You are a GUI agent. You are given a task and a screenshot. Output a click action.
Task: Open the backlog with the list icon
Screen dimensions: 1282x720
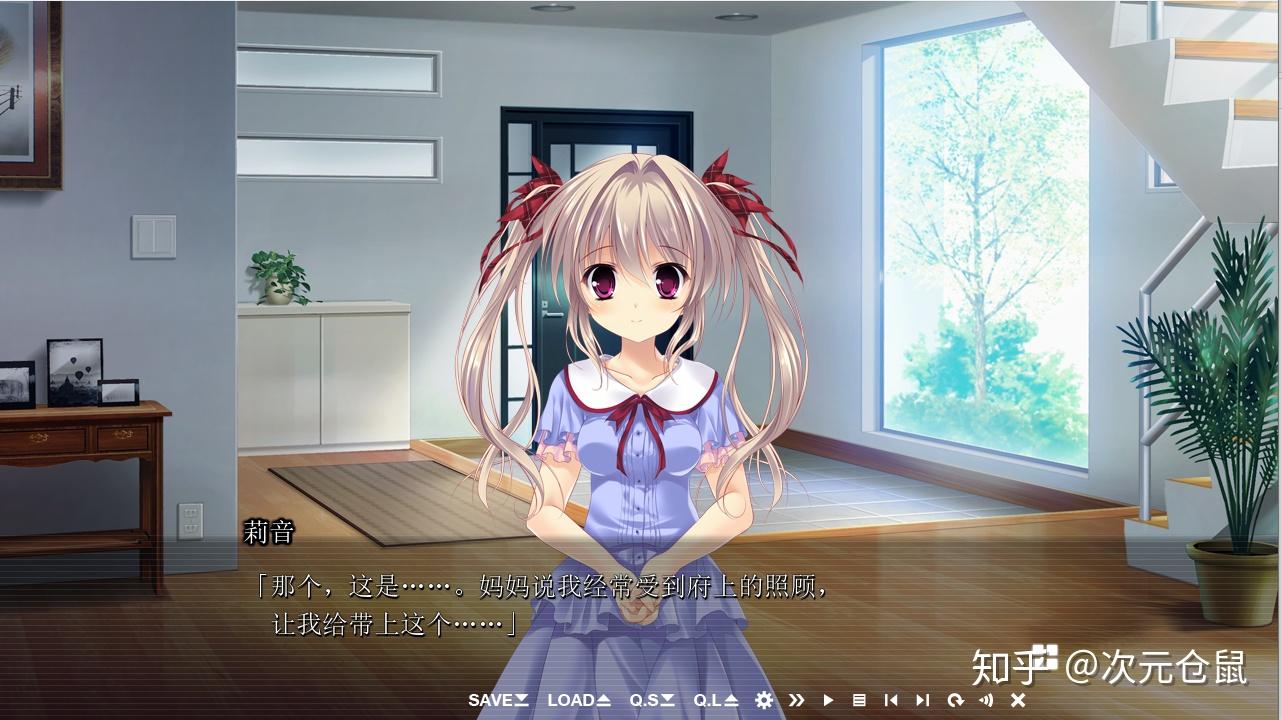[858, 701]
